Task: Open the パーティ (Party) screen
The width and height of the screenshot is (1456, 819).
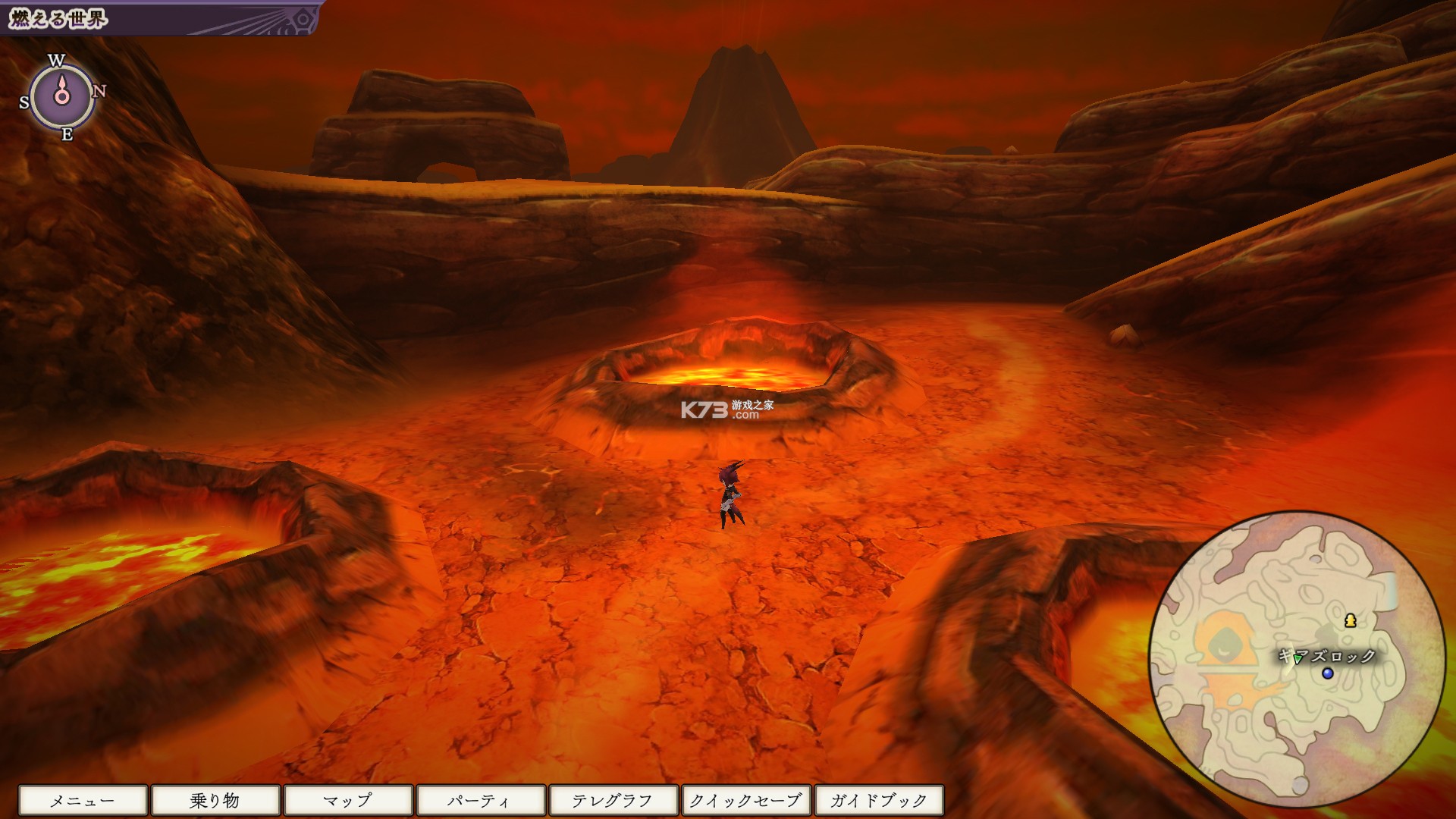Action: pos(480,799)
